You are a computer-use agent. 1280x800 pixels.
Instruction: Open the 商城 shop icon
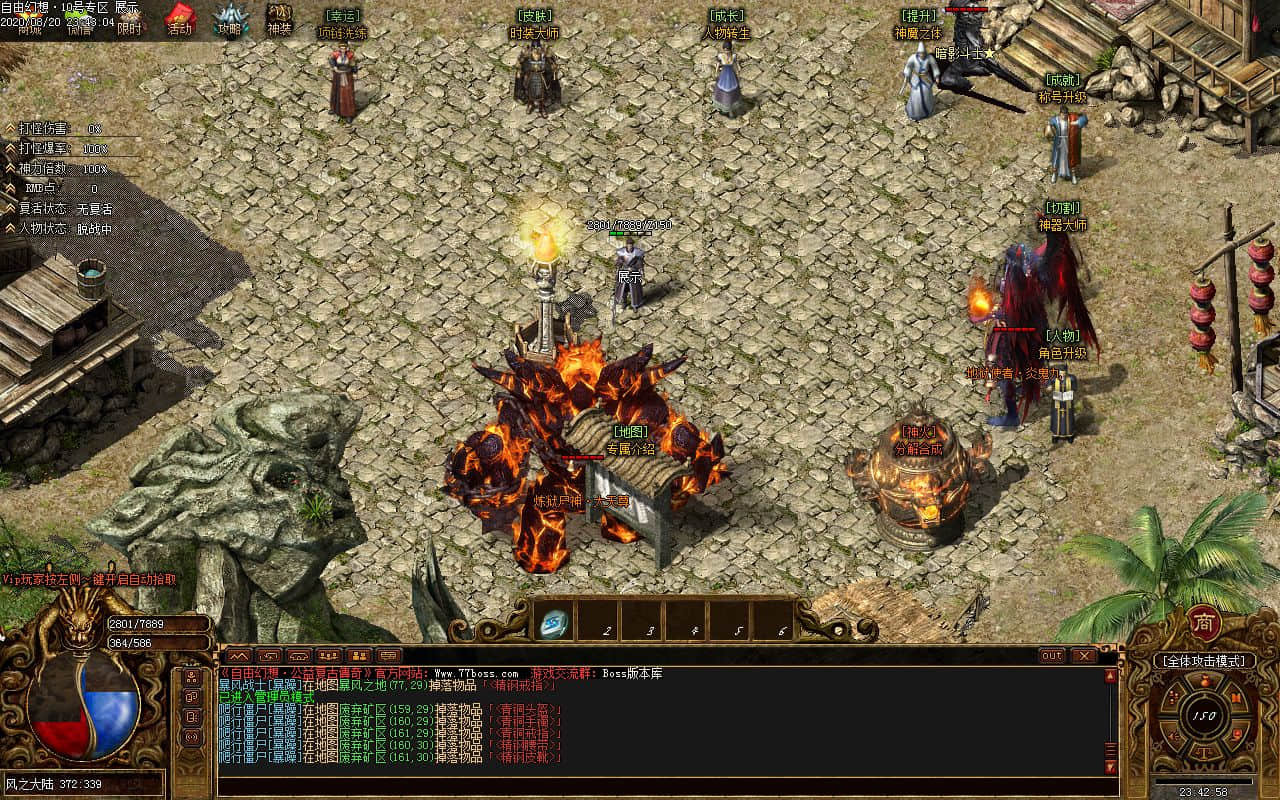coord(29,28)
